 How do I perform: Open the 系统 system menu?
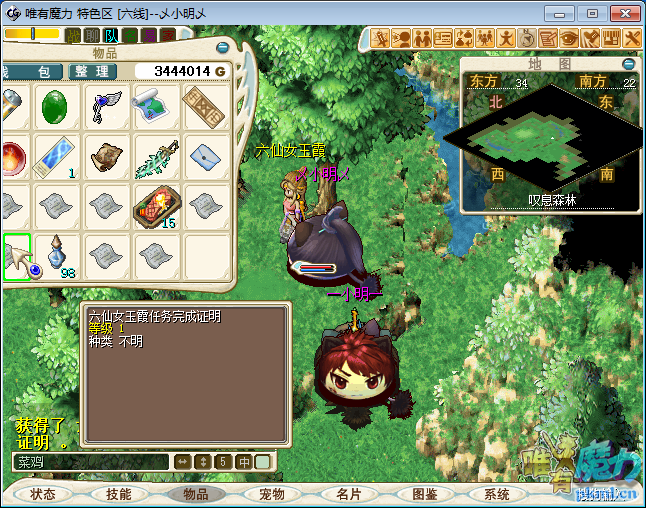[497, 494]
